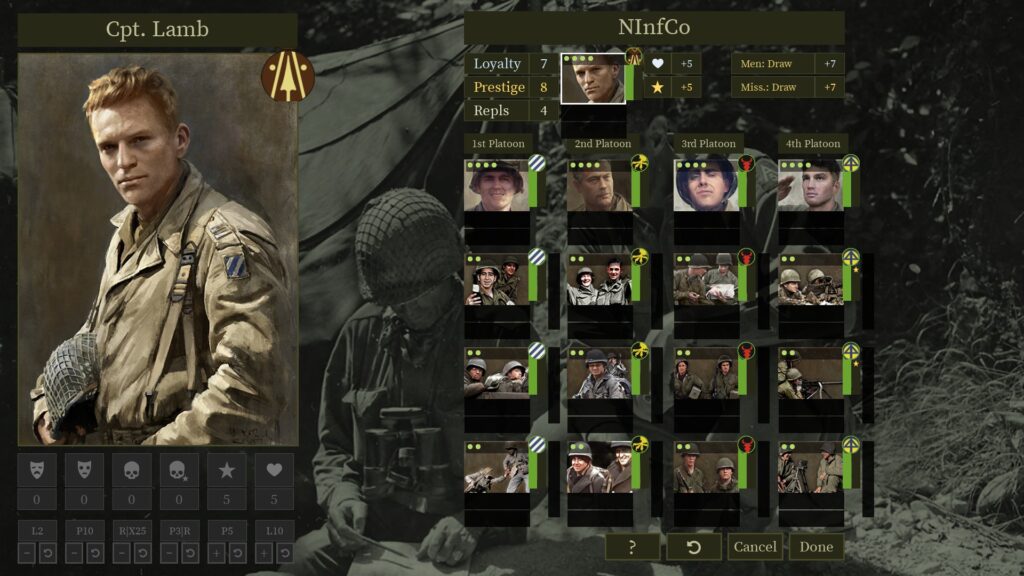Click the plus button under P5
This screenshot has width=1024, height=576.
pyautogui.click(x=218, y=553)
